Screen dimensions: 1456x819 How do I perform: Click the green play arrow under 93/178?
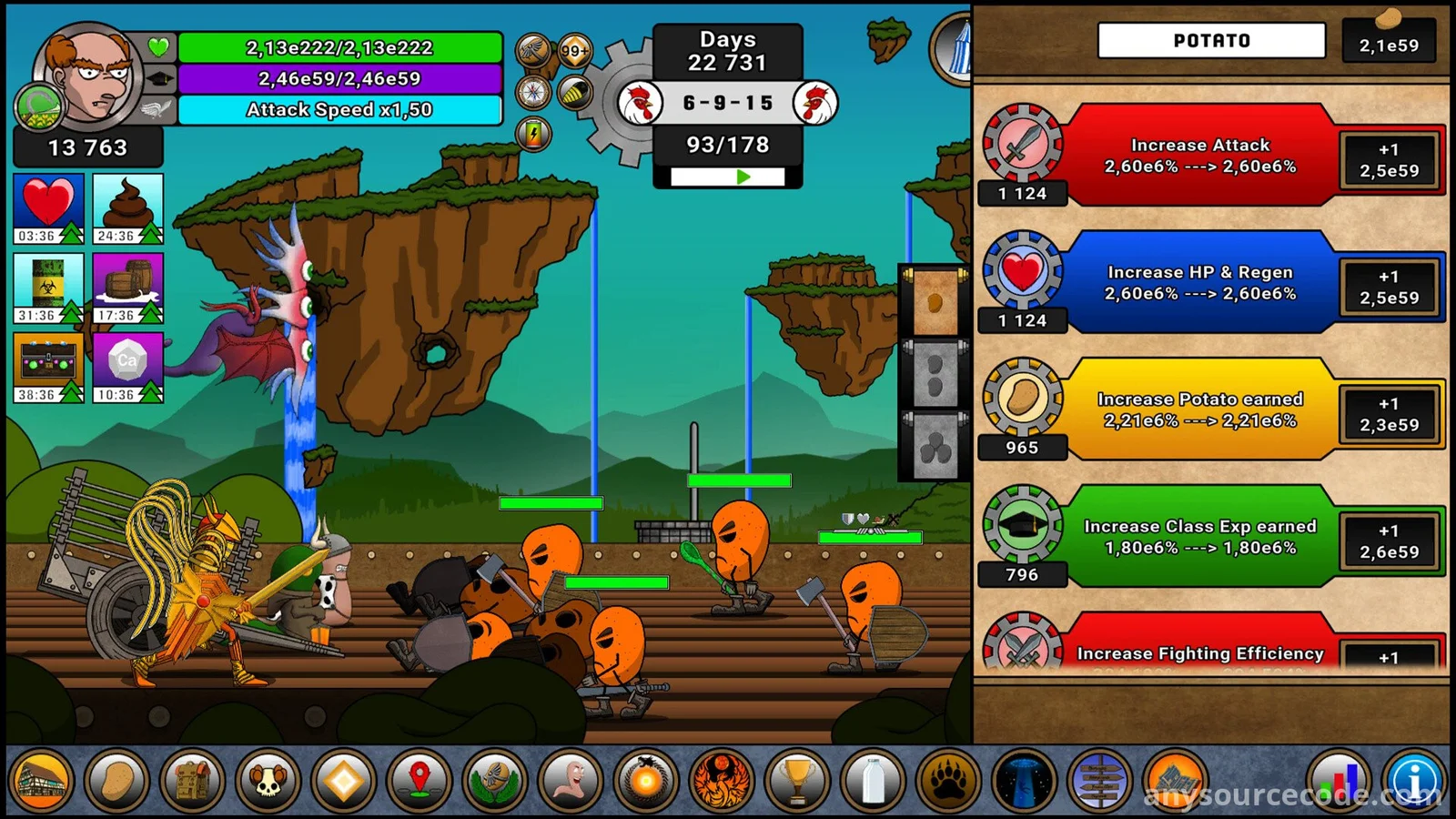[743, 177]
